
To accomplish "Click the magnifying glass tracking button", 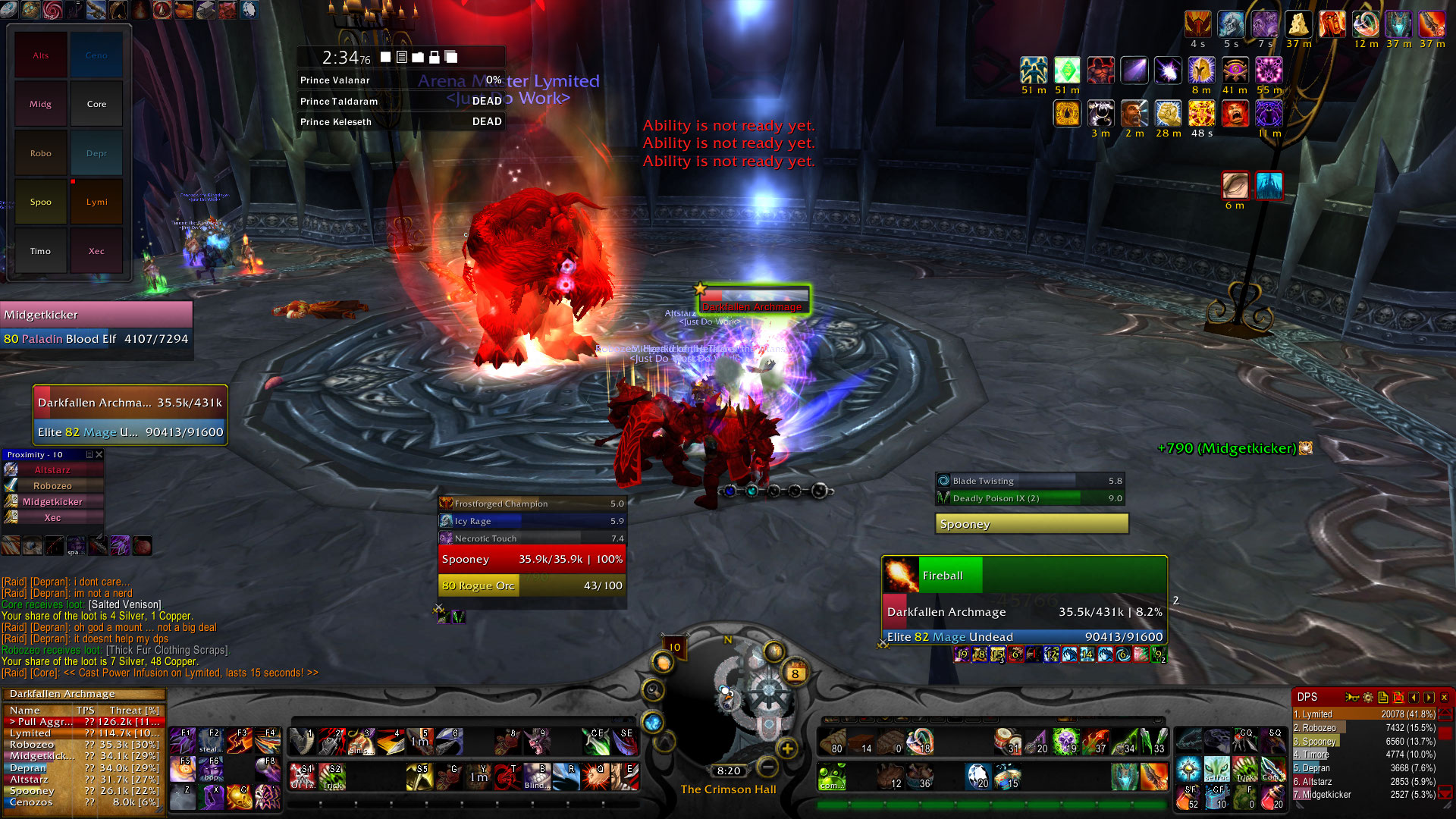I will [652, 690].
